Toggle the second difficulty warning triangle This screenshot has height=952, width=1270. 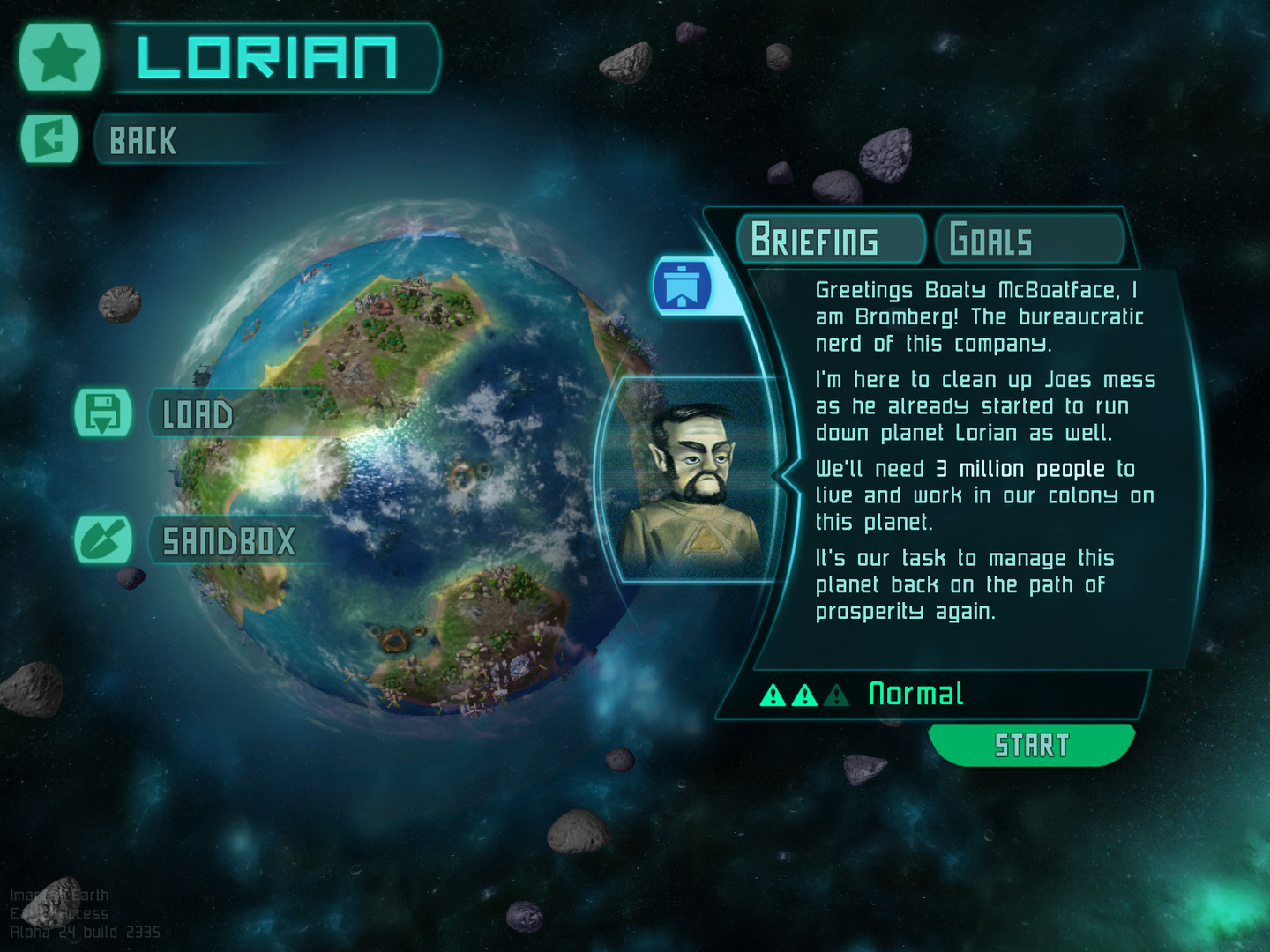pyautogui.click(x=803, y=695)
